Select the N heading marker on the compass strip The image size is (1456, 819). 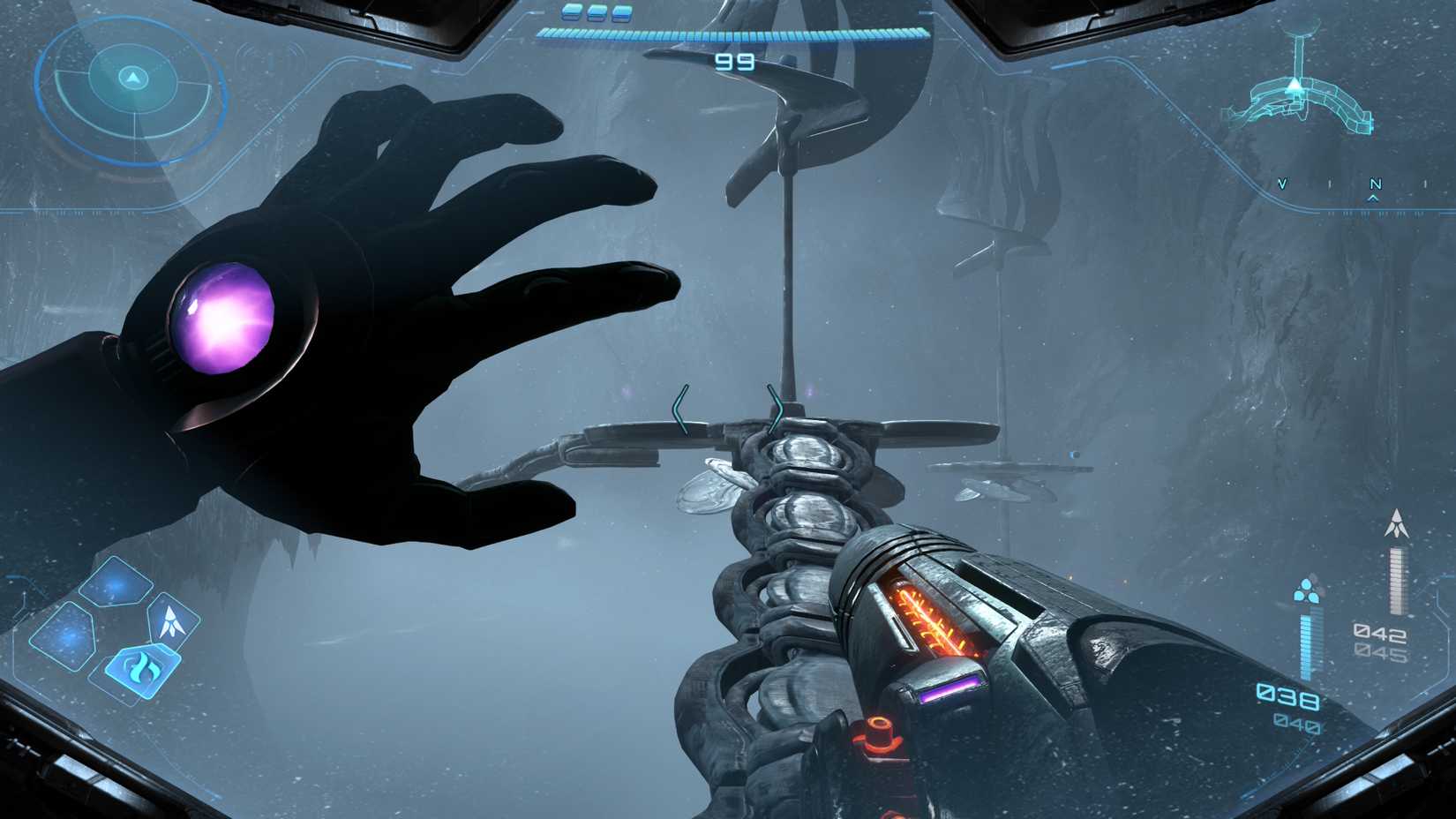pyautogui.click(x=1376, y=184)
